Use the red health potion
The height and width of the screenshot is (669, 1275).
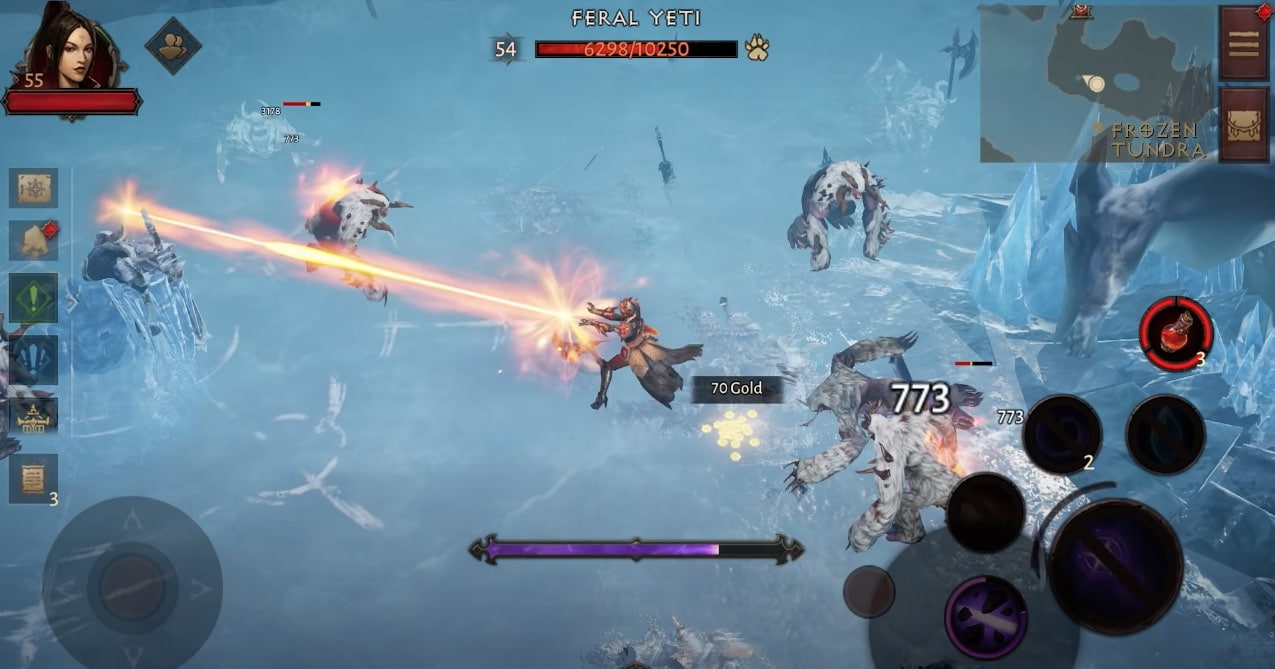(x=1176, y=333)
